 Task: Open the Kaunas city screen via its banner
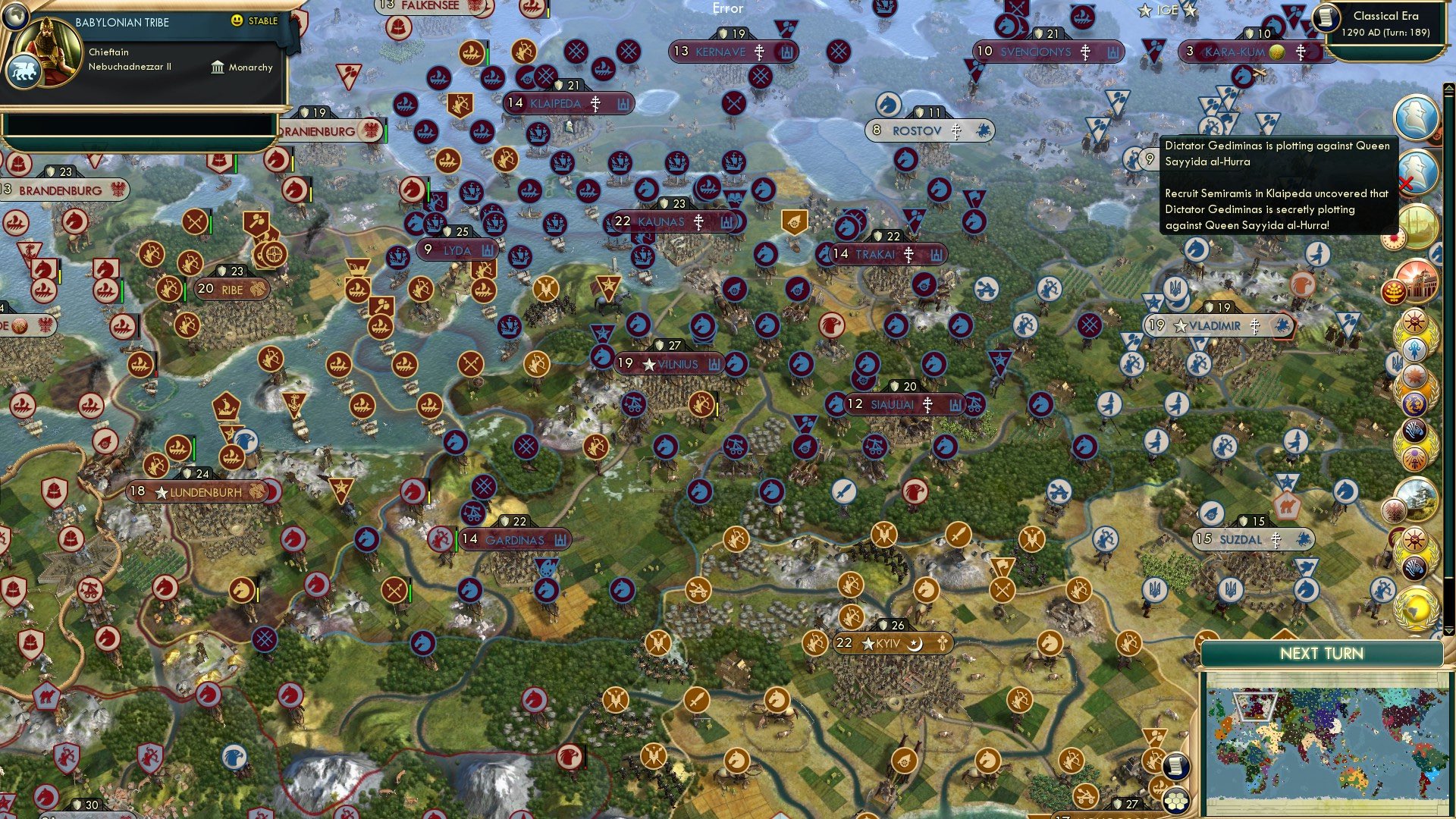pos(667,221)
